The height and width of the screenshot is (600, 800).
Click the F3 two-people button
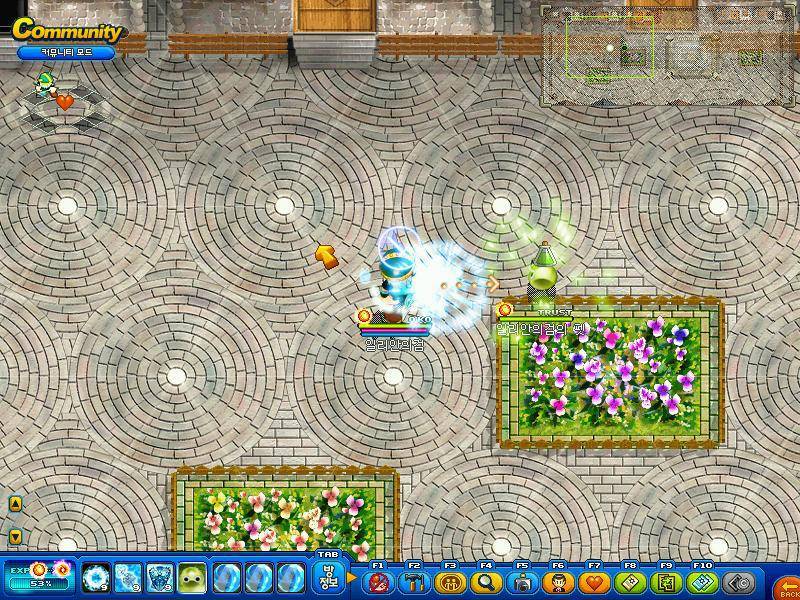click(451, 581)
